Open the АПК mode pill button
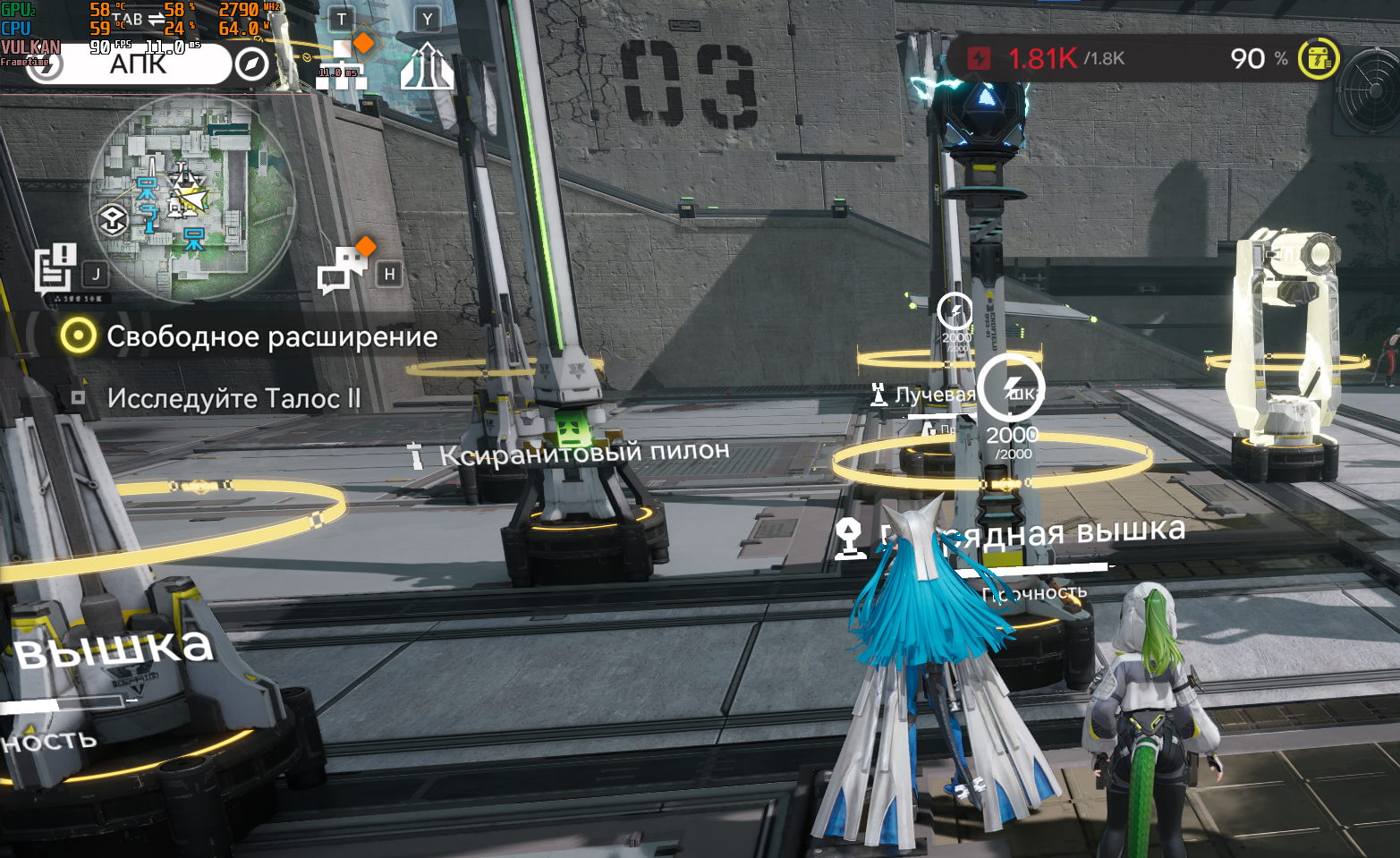Image resolution: width=1400 pixels, height=858 pixels. [x=134, y=64]
